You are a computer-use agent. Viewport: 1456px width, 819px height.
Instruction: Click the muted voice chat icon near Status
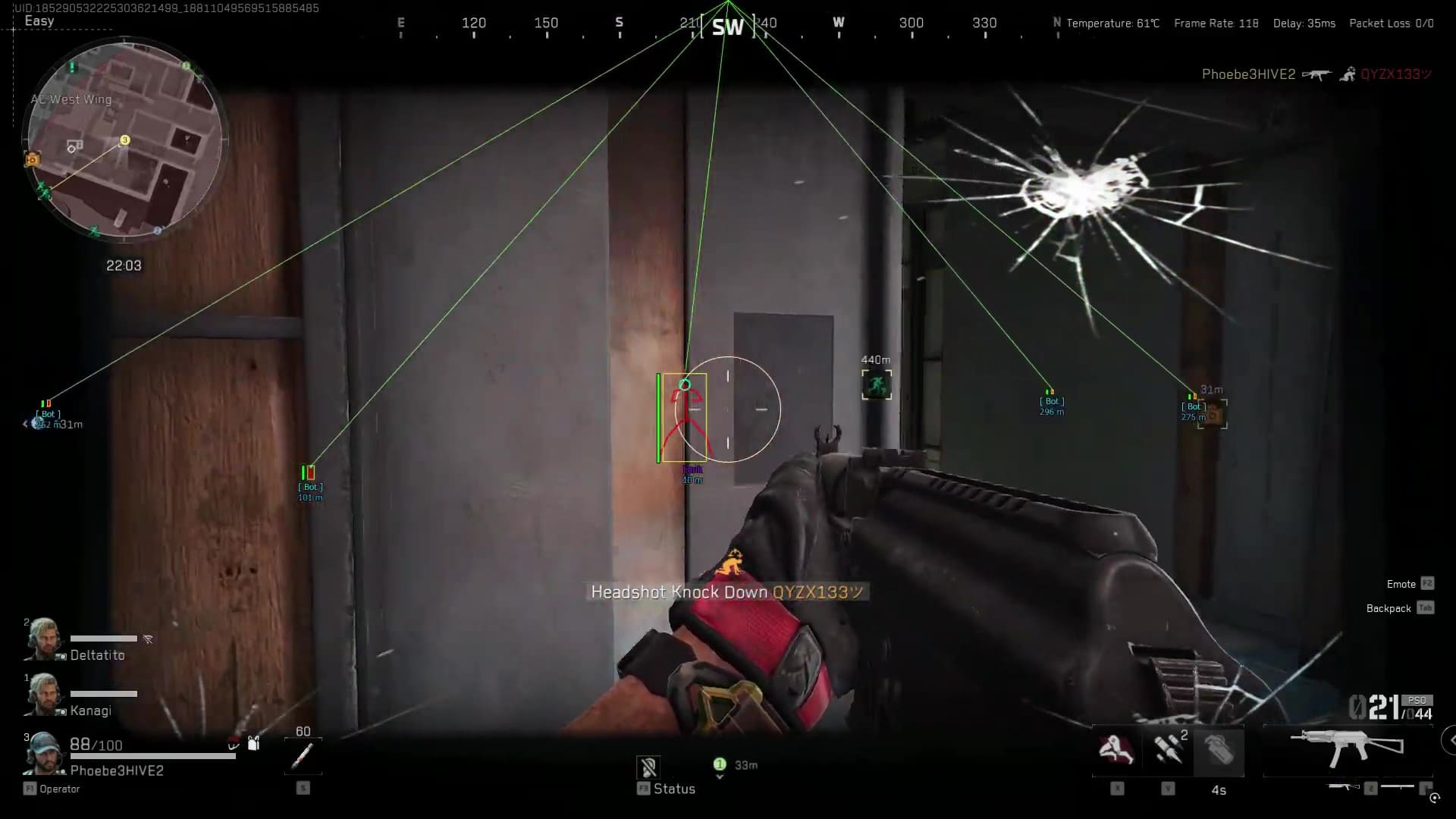(650, 766)
